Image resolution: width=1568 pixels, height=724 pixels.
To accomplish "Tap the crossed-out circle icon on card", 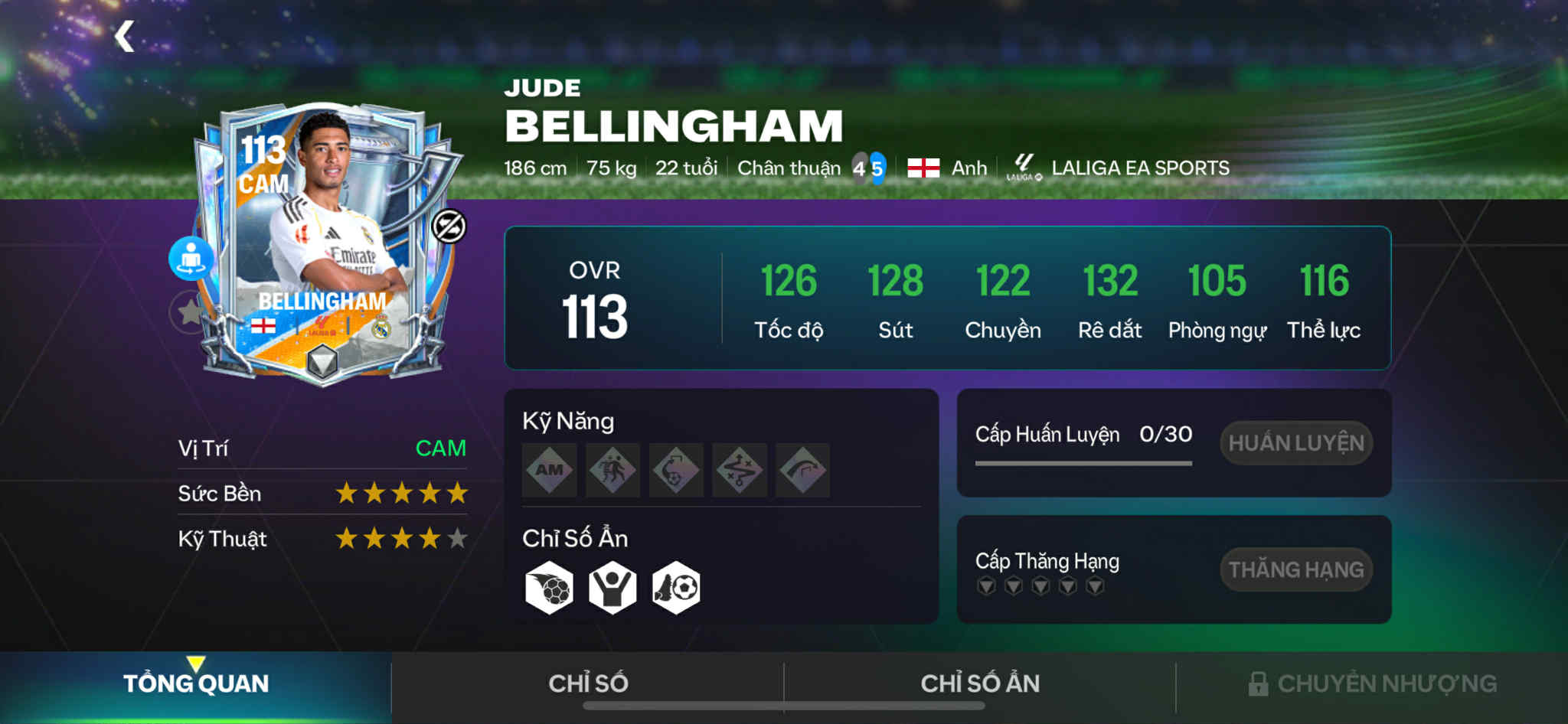I will tap(449, 227).
